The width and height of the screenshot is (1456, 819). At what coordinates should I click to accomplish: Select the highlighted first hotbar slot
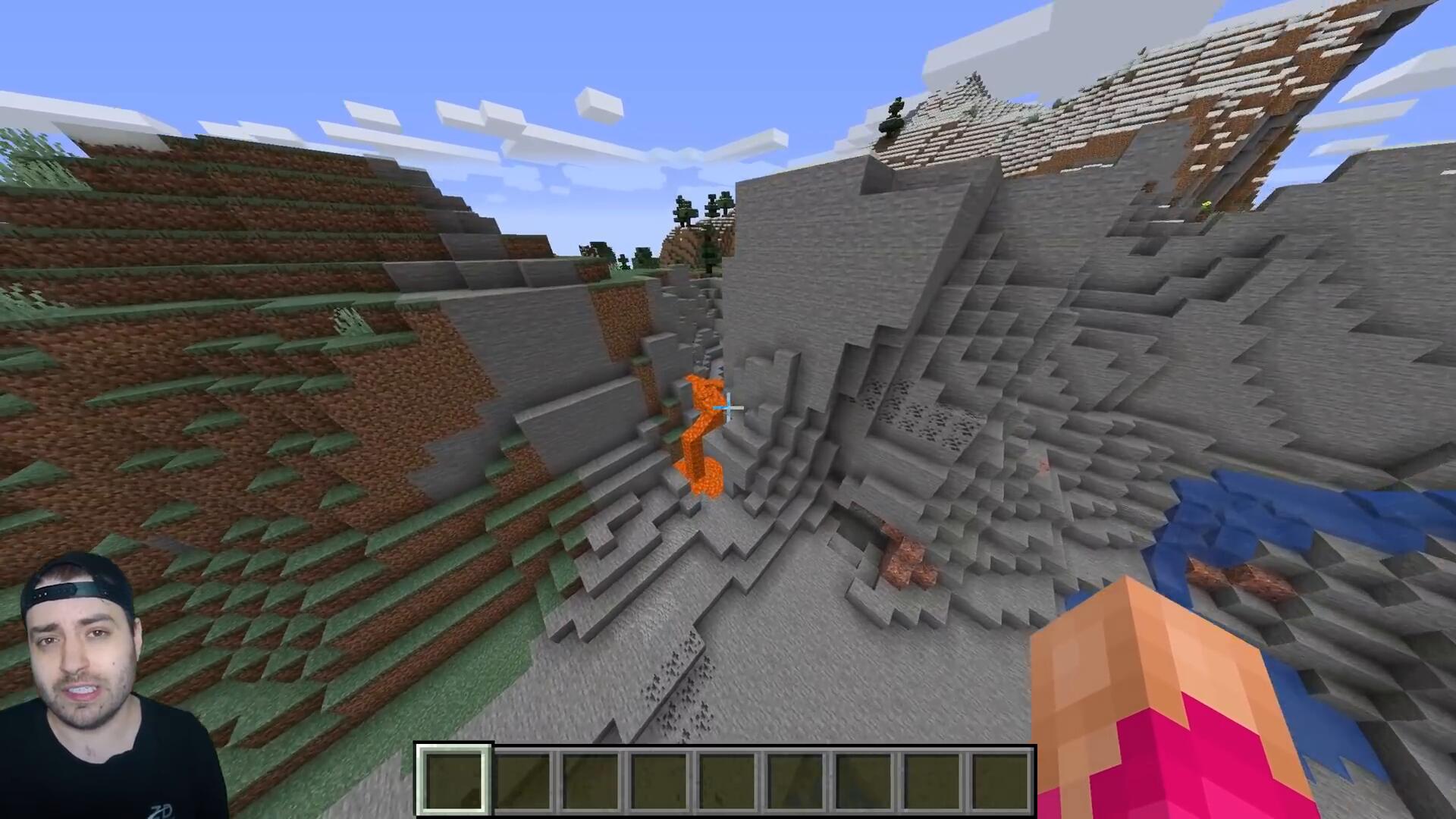pos(453,780)
